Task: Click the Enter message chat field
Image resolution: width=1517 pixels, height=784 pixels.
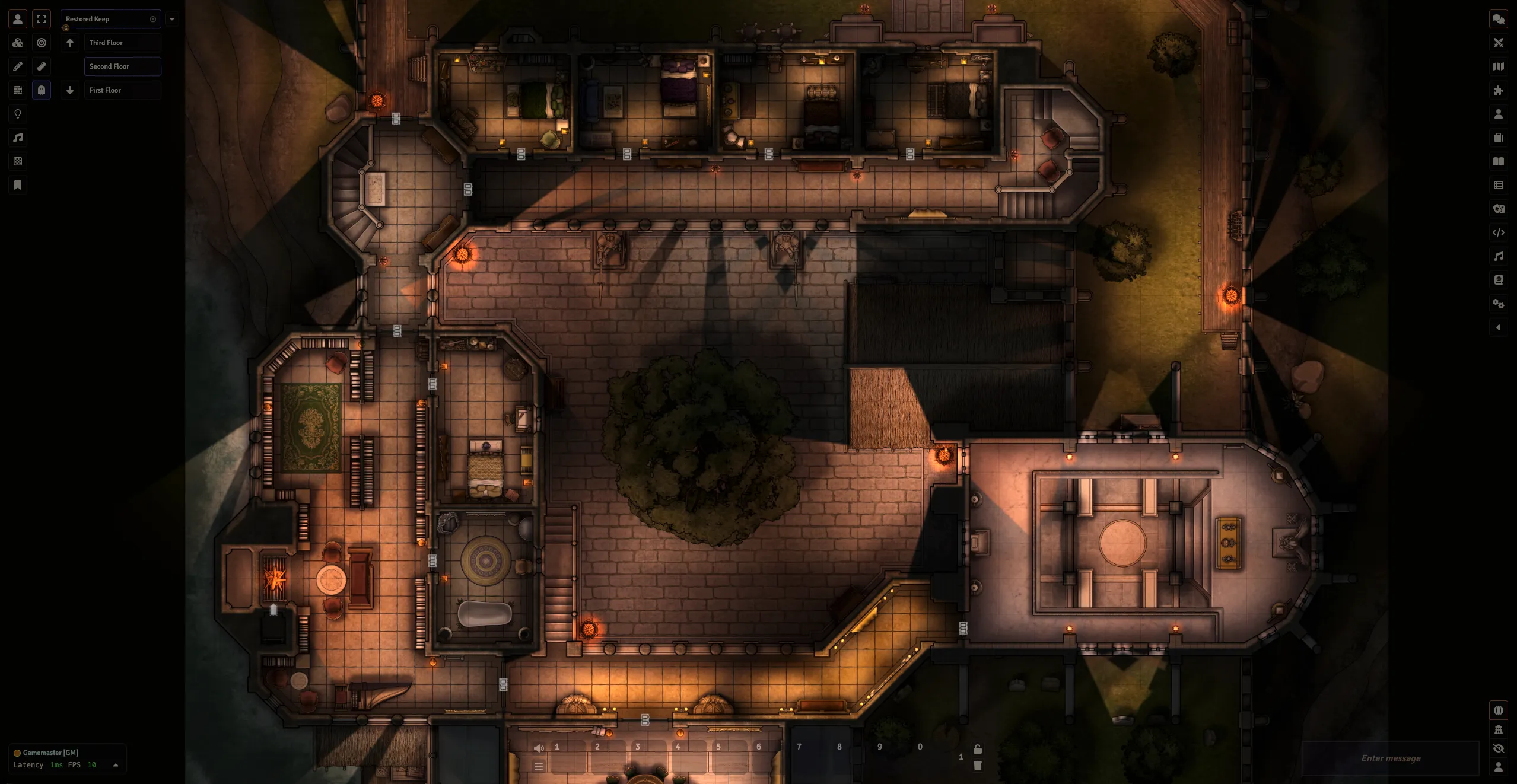Action: (1391, 758)
